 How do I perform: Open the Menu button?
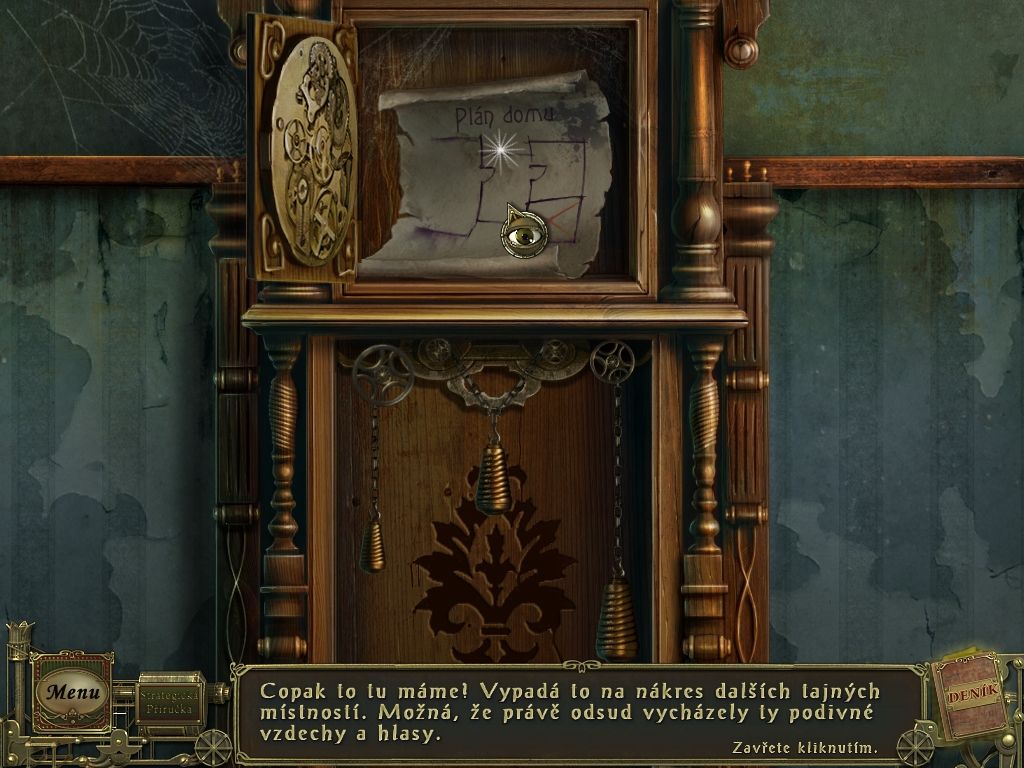pos(73,691)
